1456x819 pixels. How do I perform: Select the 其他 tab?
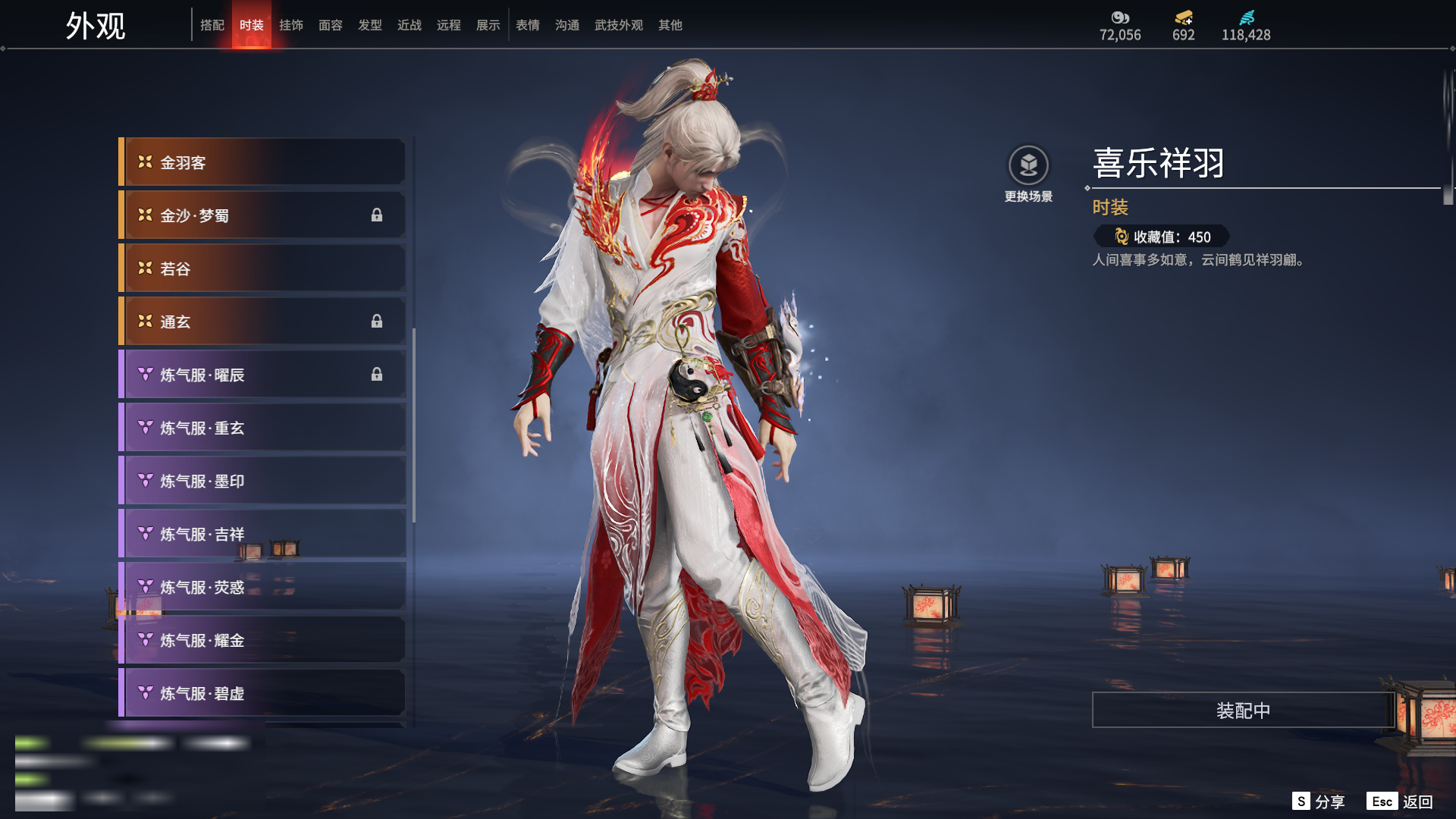pyautogui.click(x=670, y=25)
